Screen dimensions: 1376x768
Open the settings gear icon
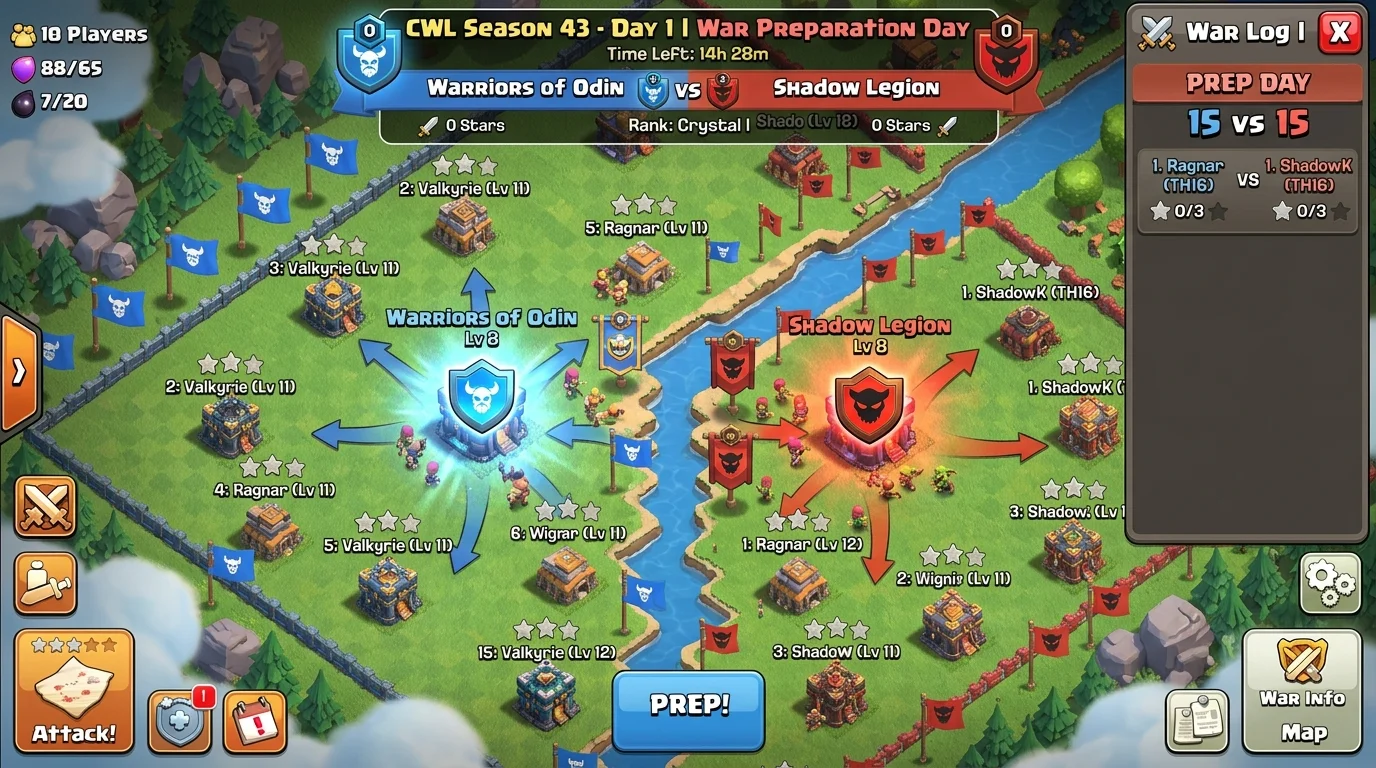click(1330, 584)
